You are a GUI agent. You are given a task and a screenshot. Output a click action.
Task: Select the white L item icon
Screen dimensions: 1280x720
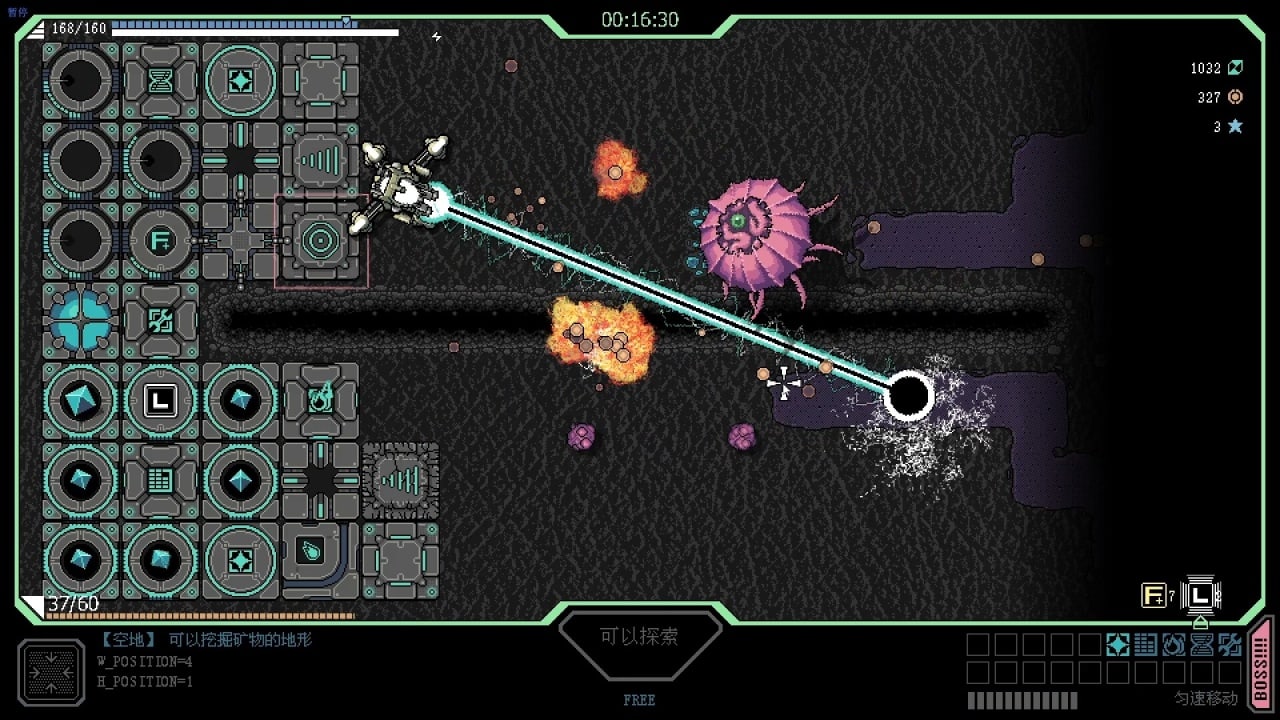(1200, 596)
